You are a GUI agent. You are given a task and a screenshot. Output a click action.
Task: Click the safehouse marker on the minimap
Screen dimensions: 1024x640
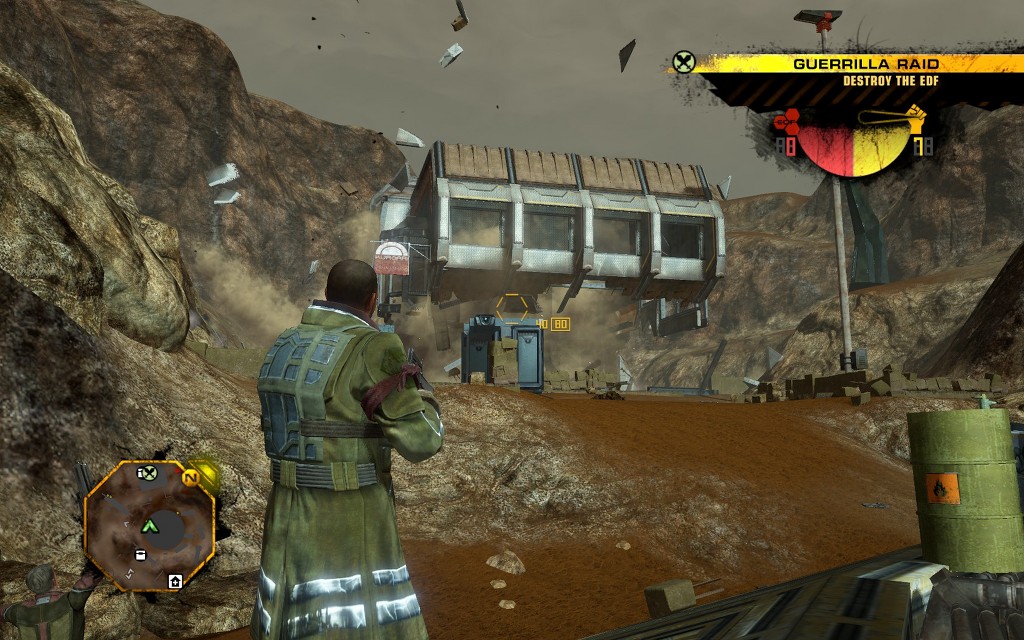point(176,580)
